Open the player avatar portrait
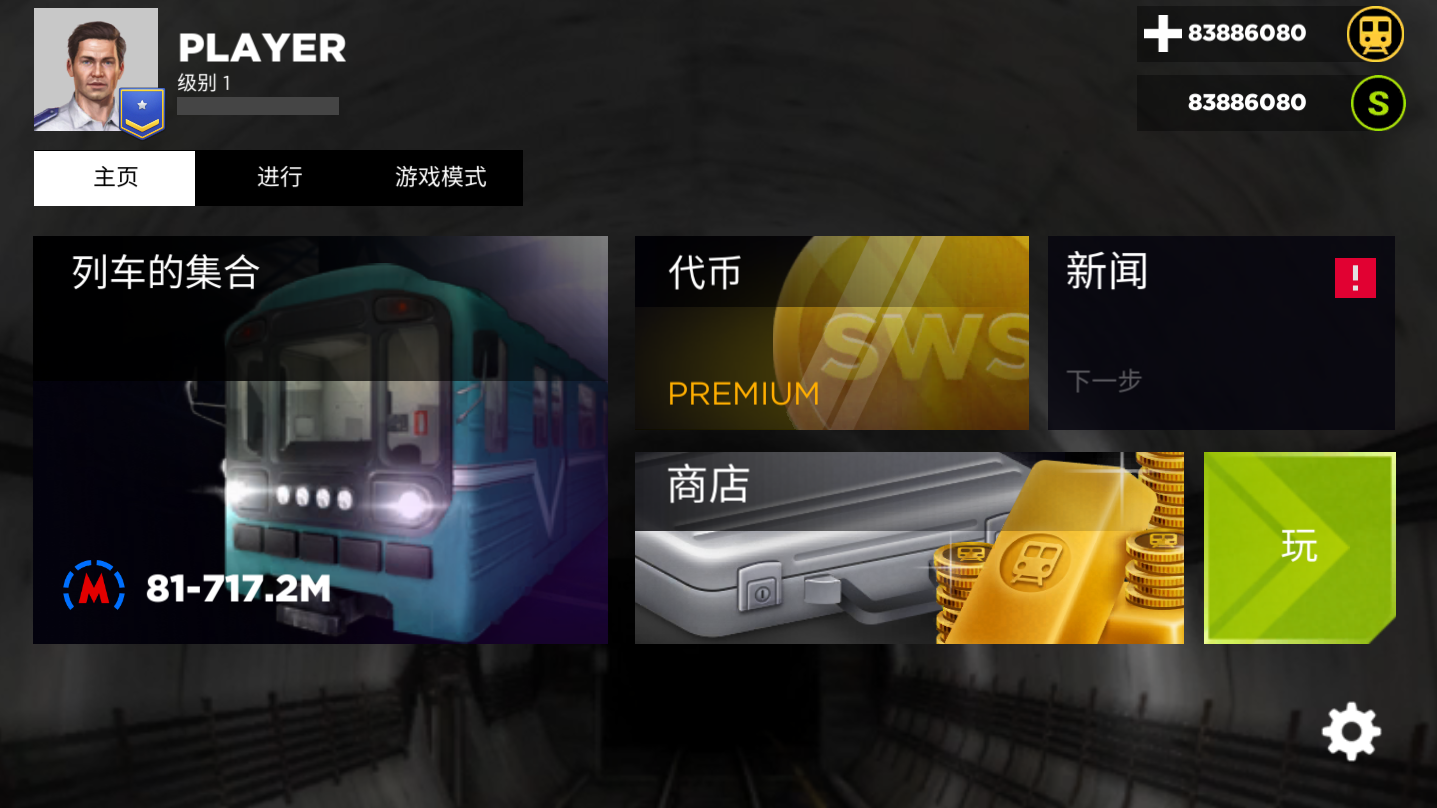 95,68
